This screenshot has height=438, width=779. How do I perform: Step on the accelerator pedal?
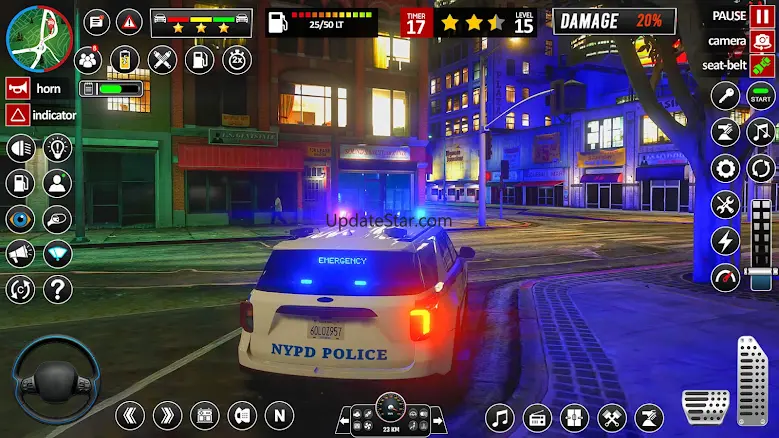coord(754,381)
